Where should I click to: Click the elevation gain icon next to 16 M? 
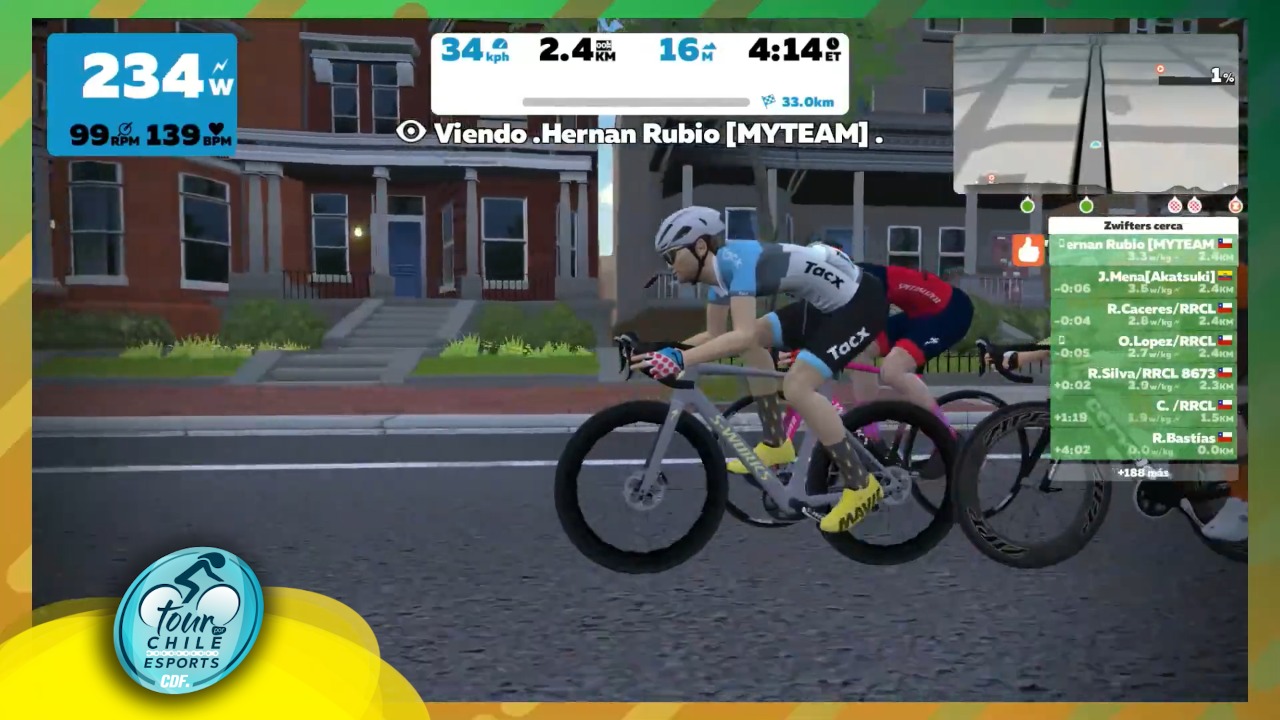(x=711, y=46)
